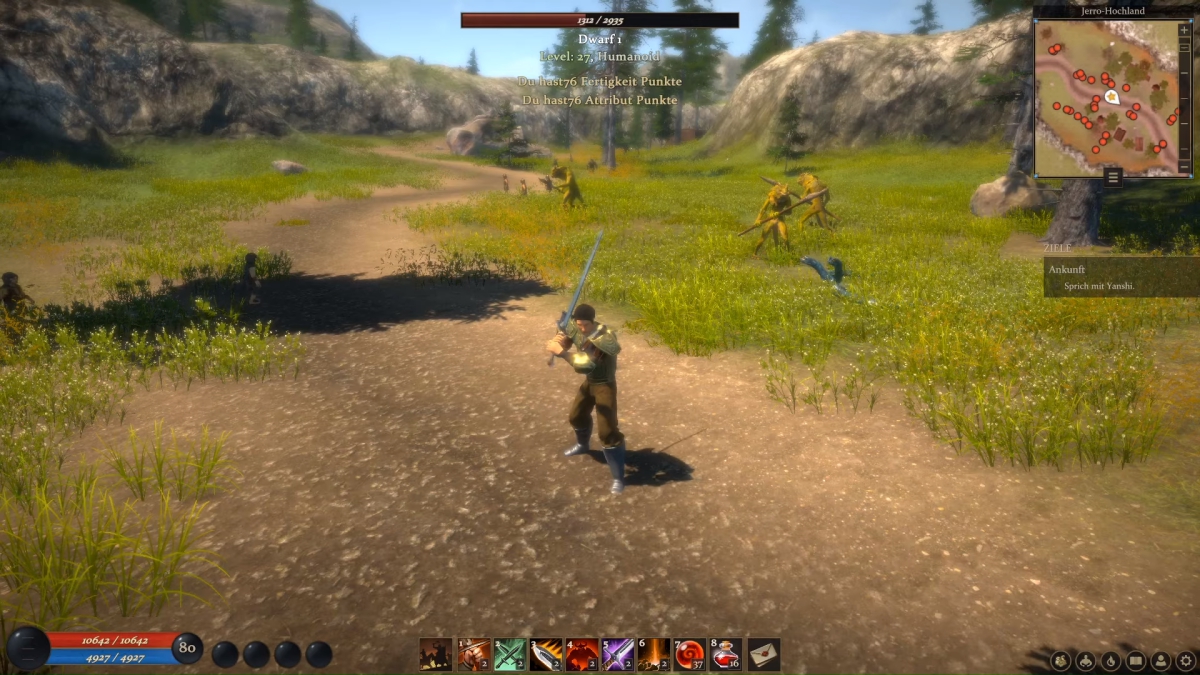
Task: Select the purple sword skill in slot 5
Action: coord(618,654)
